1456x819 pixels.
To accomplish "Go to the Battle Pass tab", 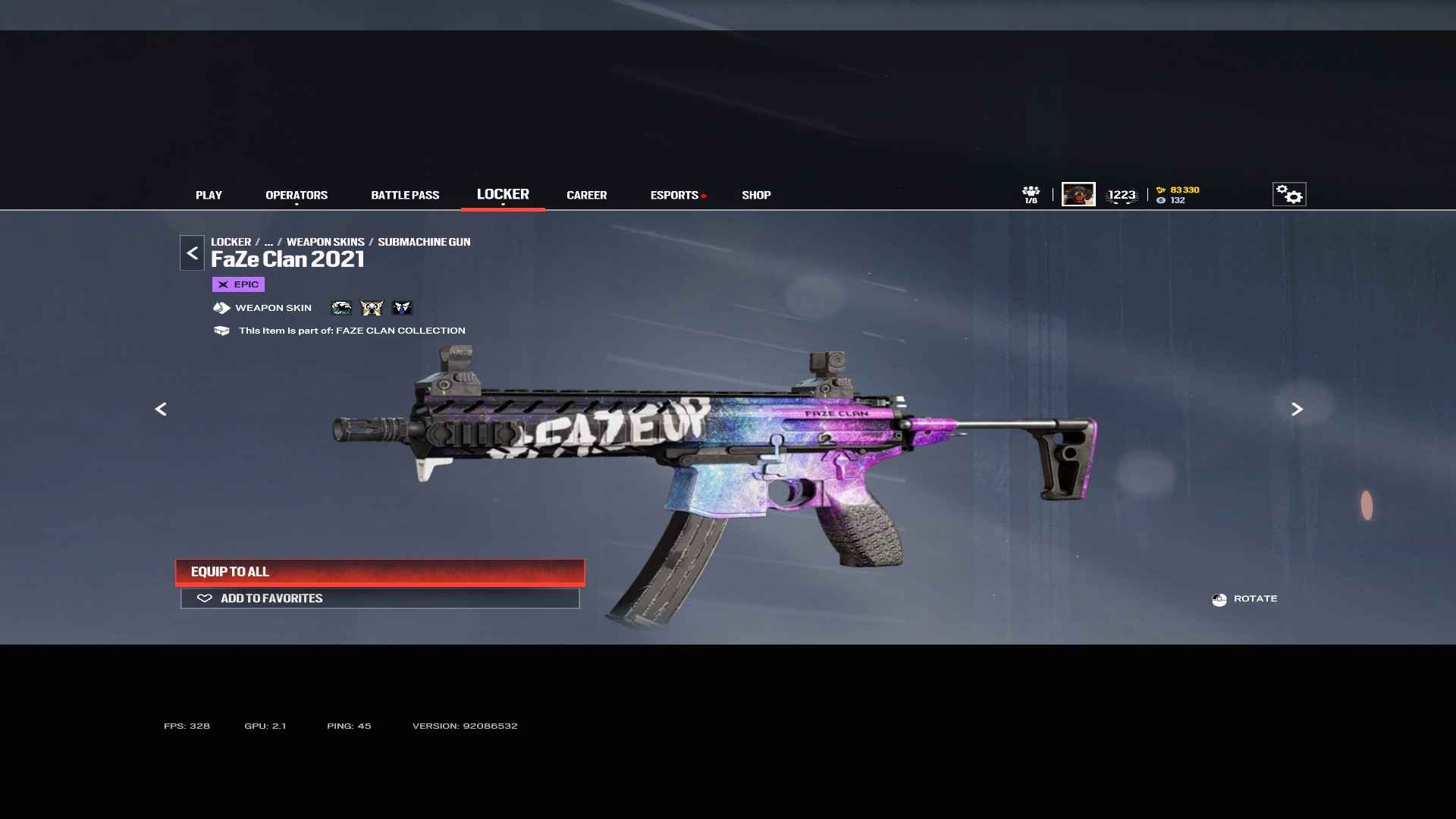I will coord(405,195).
